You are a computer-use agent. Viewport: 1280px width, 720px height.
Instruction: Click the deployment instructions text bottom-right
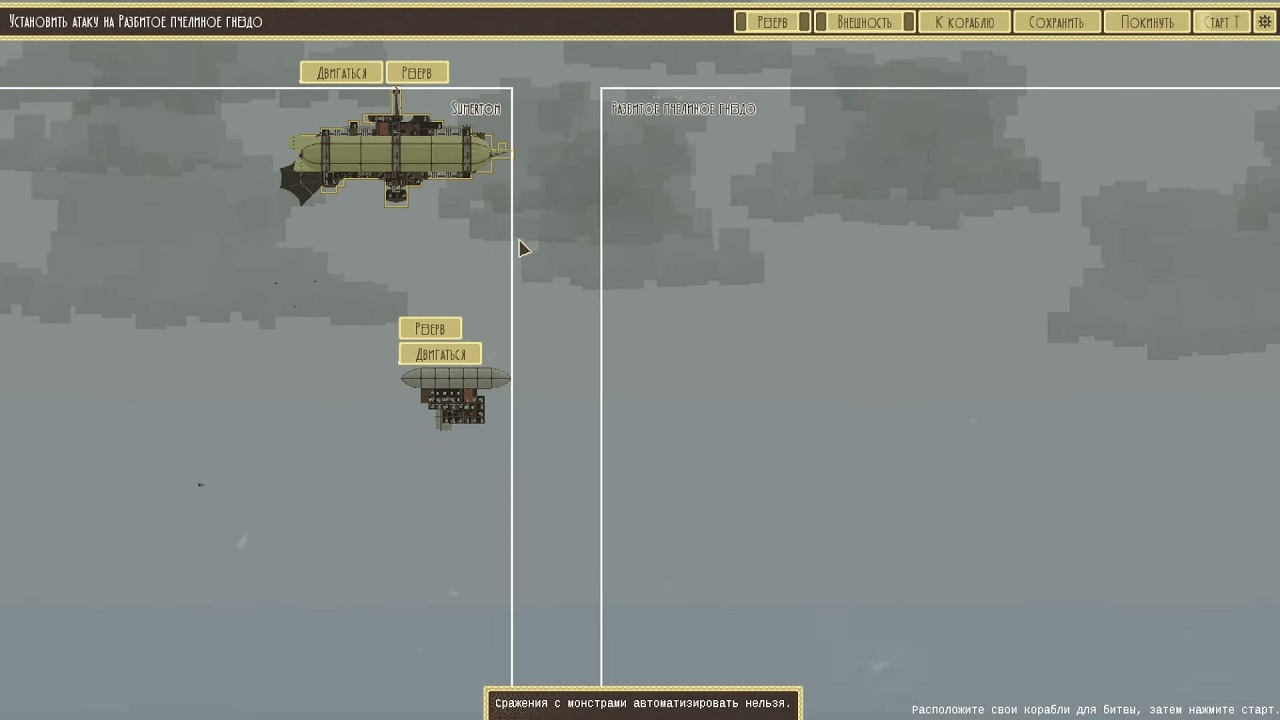(1092, 707)
